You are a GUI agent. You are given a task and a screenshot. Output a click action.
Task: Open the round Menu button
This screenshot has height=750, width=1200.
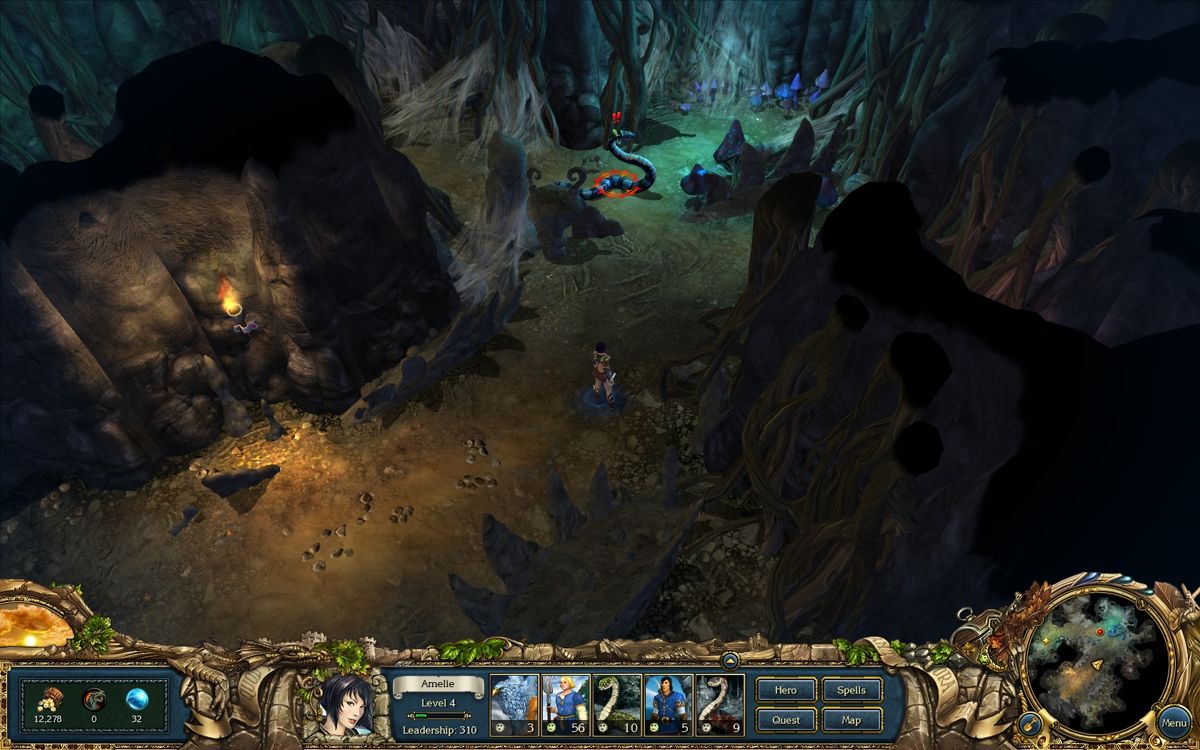[1174, 722]
